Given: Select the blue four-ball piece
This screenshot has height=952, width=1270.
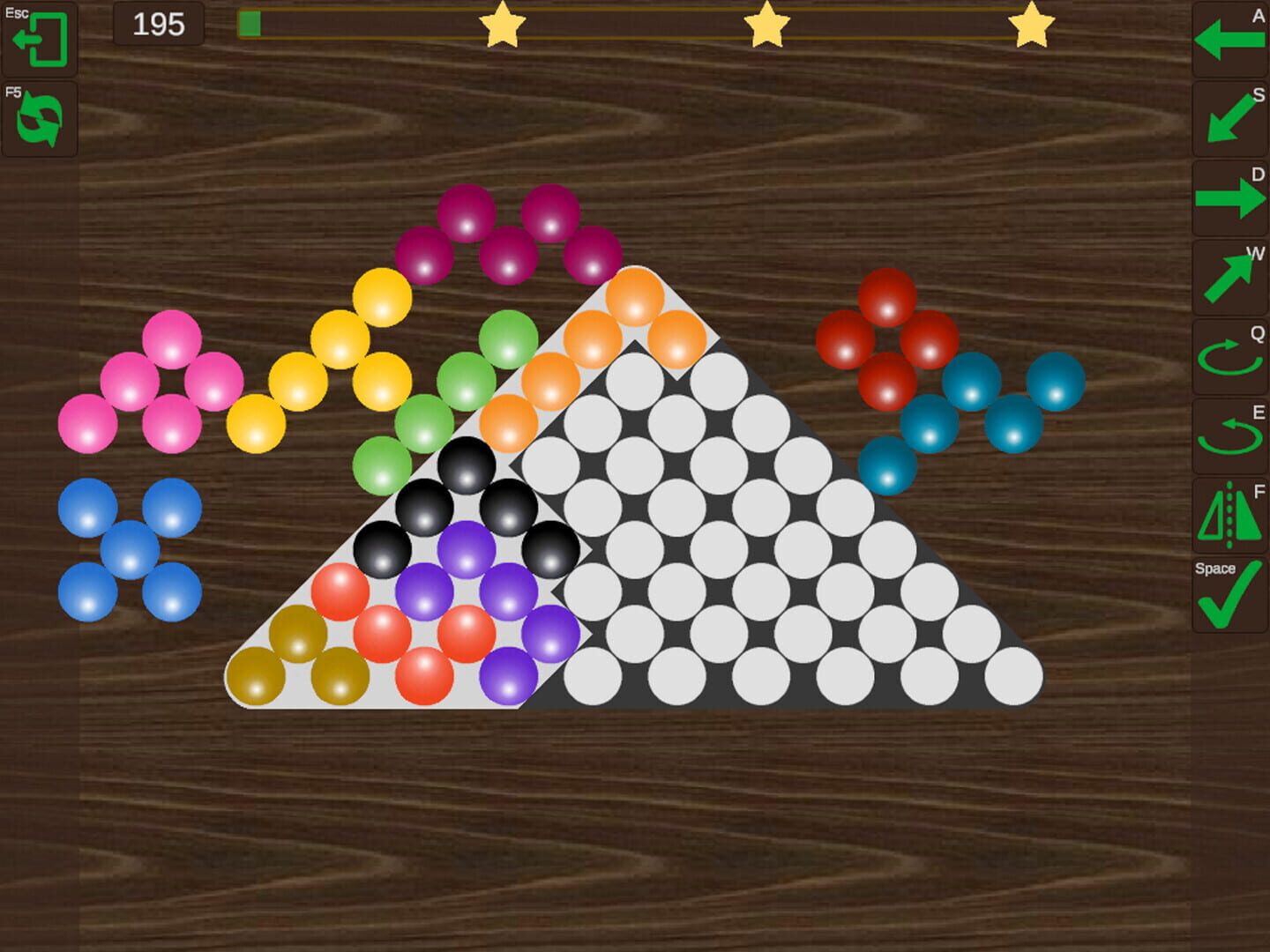Looking at the screenshot, I should tap(129, 551).
